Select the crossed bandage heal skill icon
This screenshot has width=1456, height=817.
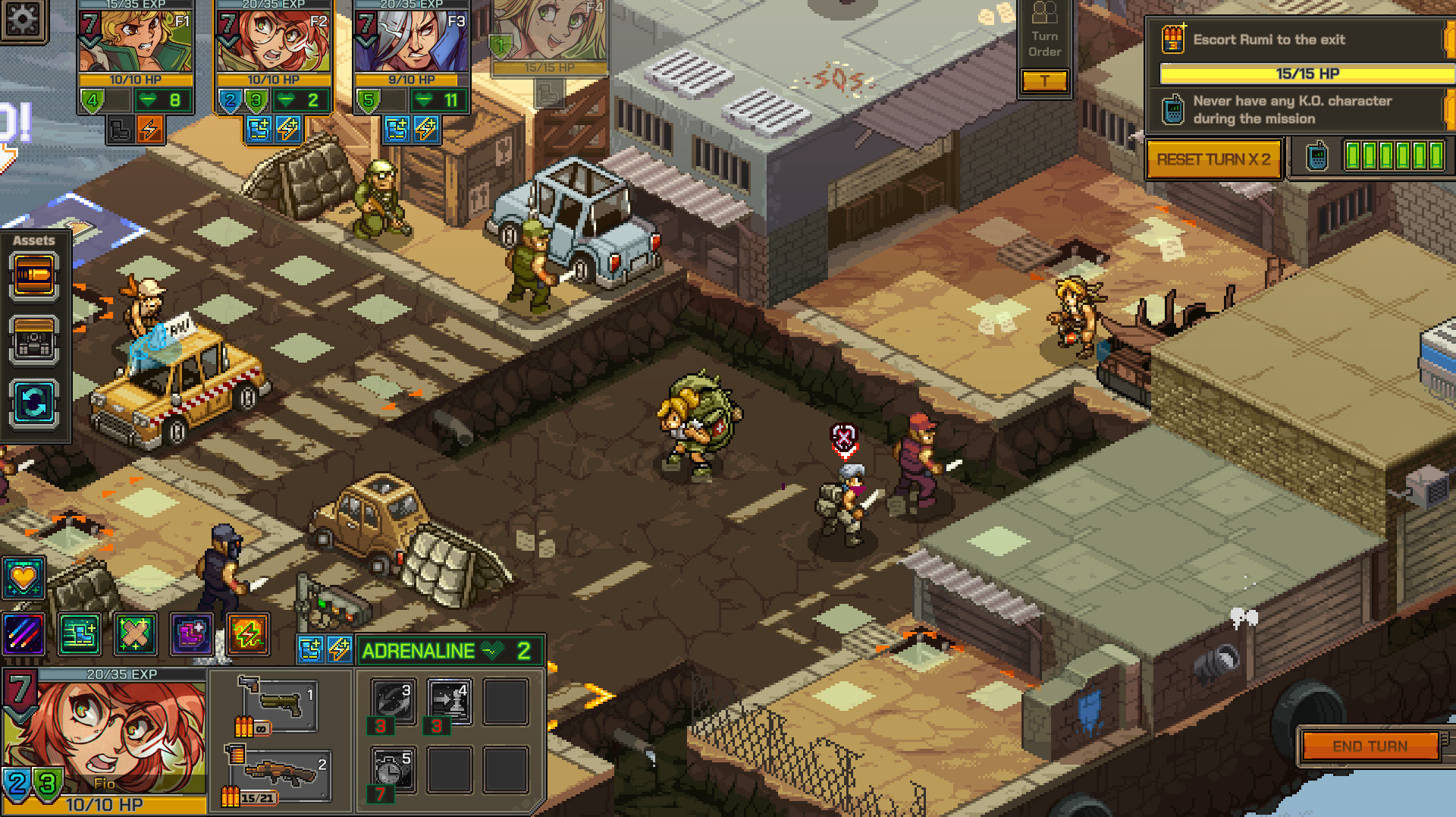point(136,634)
